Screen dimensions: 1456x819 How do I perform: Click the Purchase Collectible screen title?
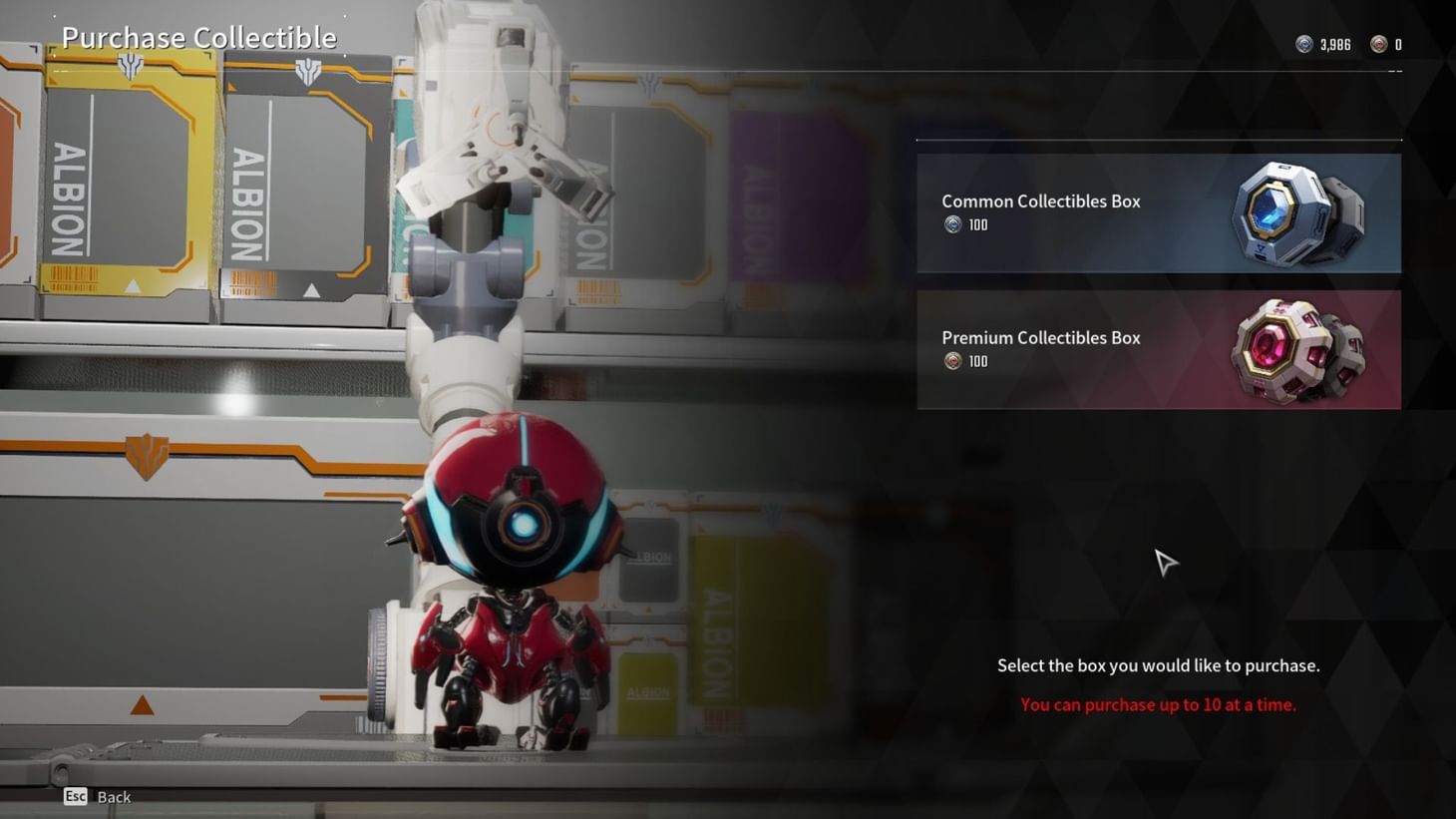tap(198, 37)
